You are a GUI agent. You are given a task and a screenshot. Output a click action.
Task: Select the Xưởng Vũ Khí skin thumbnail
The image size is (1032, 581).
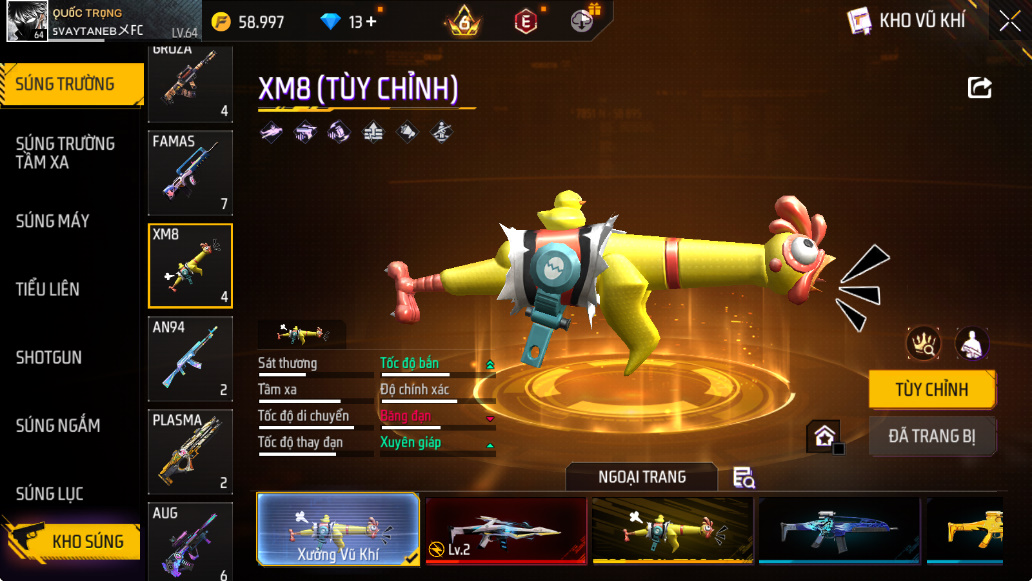[x=338, y=529]
